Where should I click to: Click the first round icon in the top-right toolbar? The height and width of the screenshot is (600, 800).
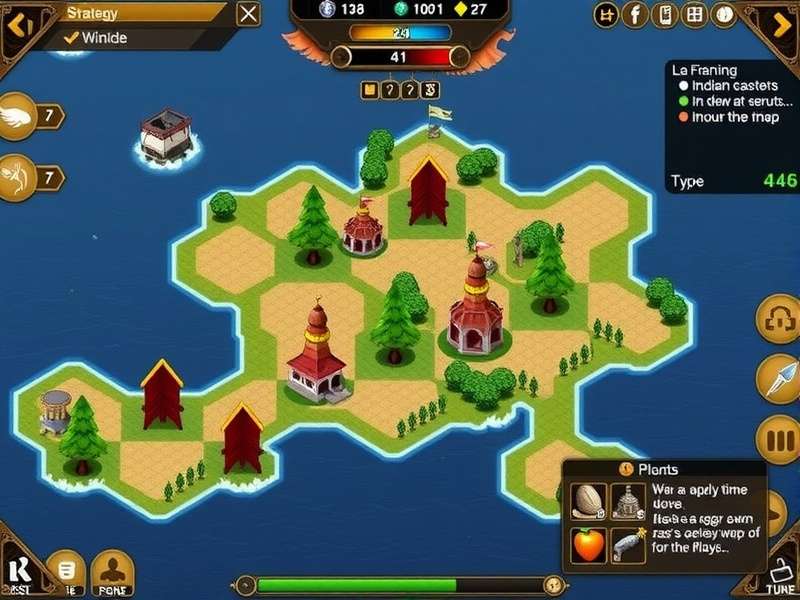click(606, 14)
